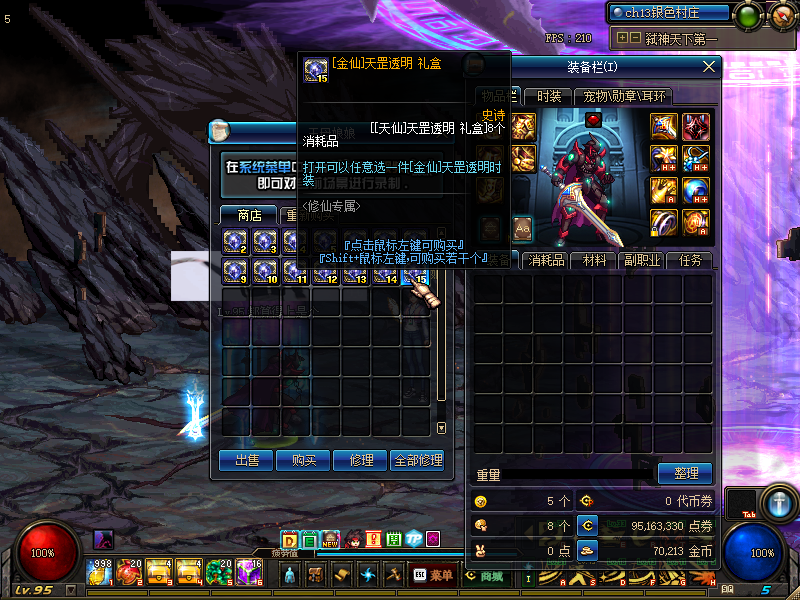Choose 全部修理 (Repair All)
The height and width of the screenshot is (600, 800).
[x=417, y=460]
